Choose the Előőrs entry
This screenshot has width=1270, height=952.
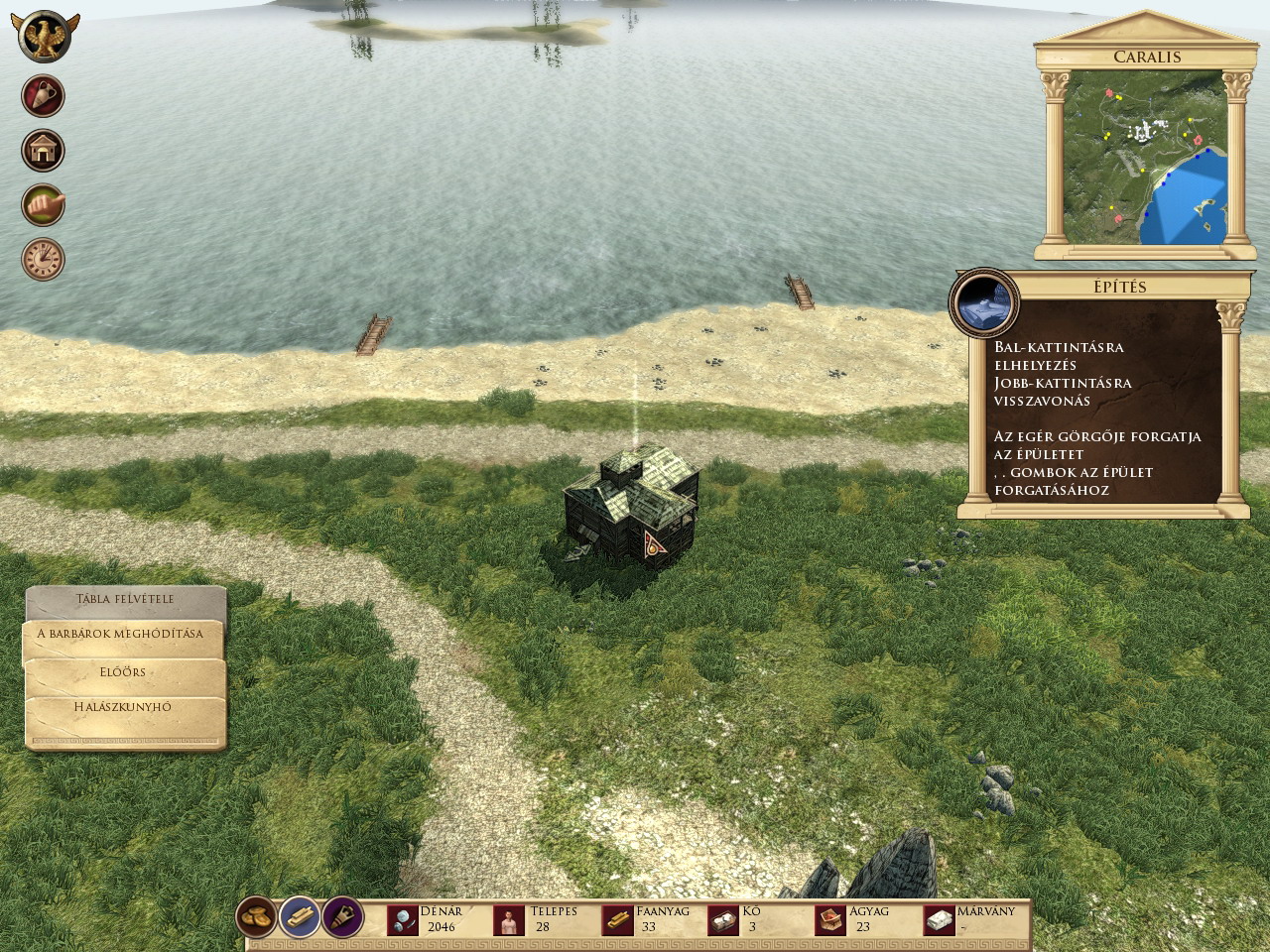(123, 672)
